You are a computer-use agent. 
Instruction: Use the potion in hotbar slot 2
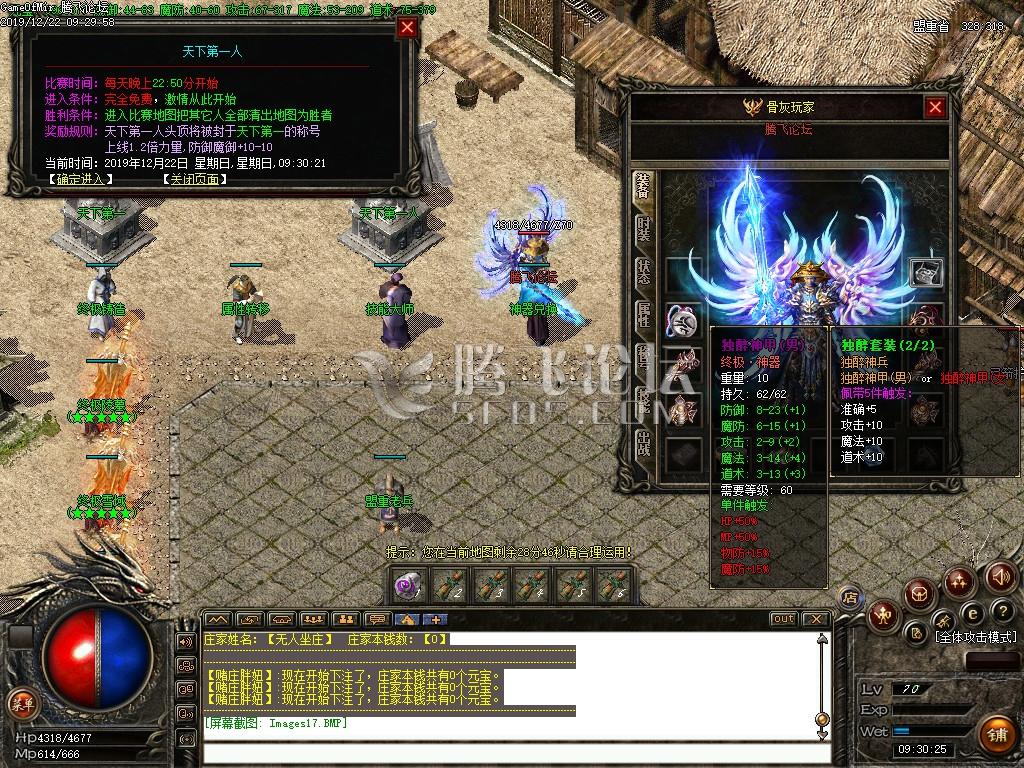click(451, 585)
